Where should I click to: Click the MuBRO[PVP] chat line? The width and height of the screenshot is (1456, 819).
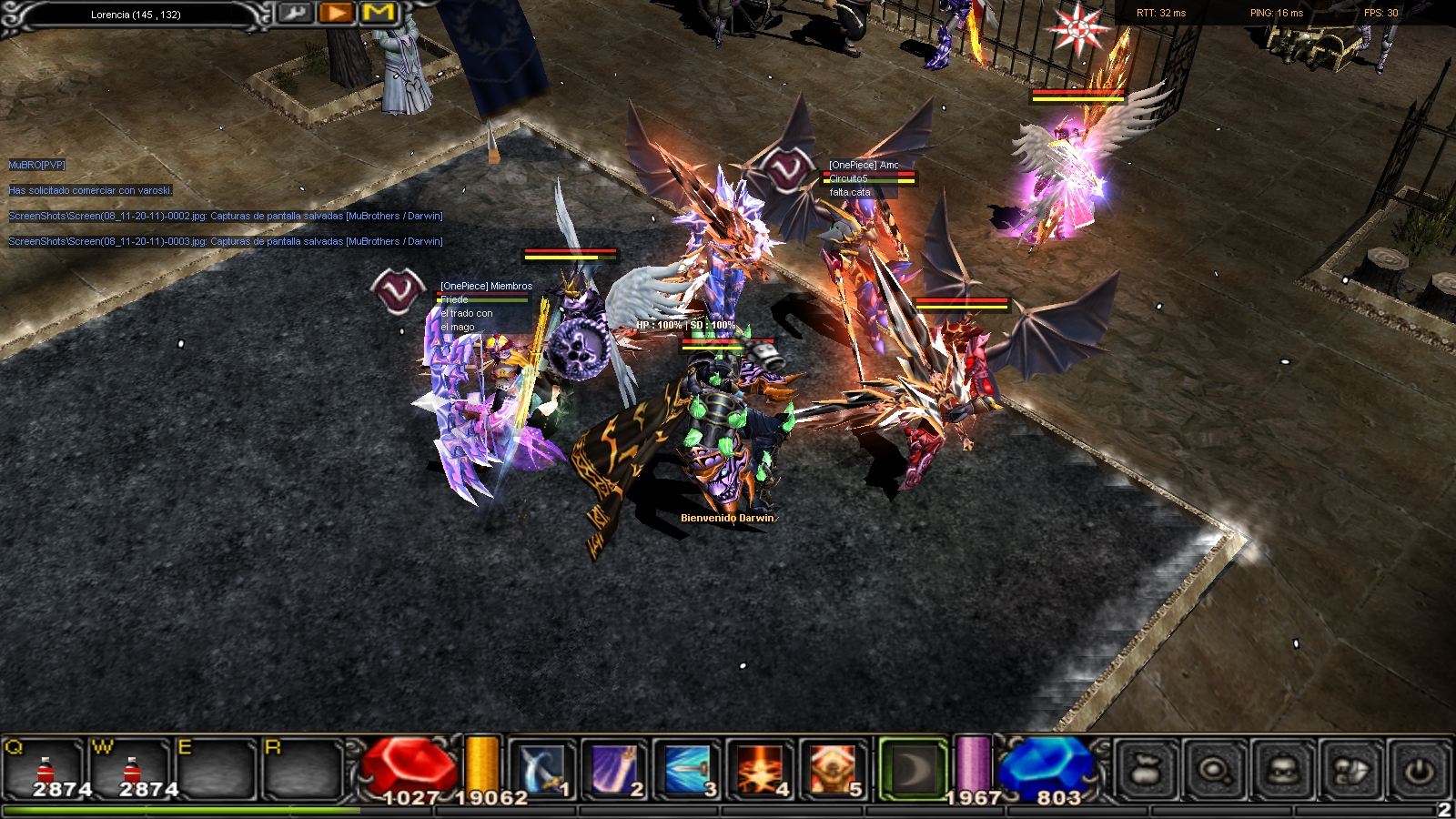pos(37,166)
